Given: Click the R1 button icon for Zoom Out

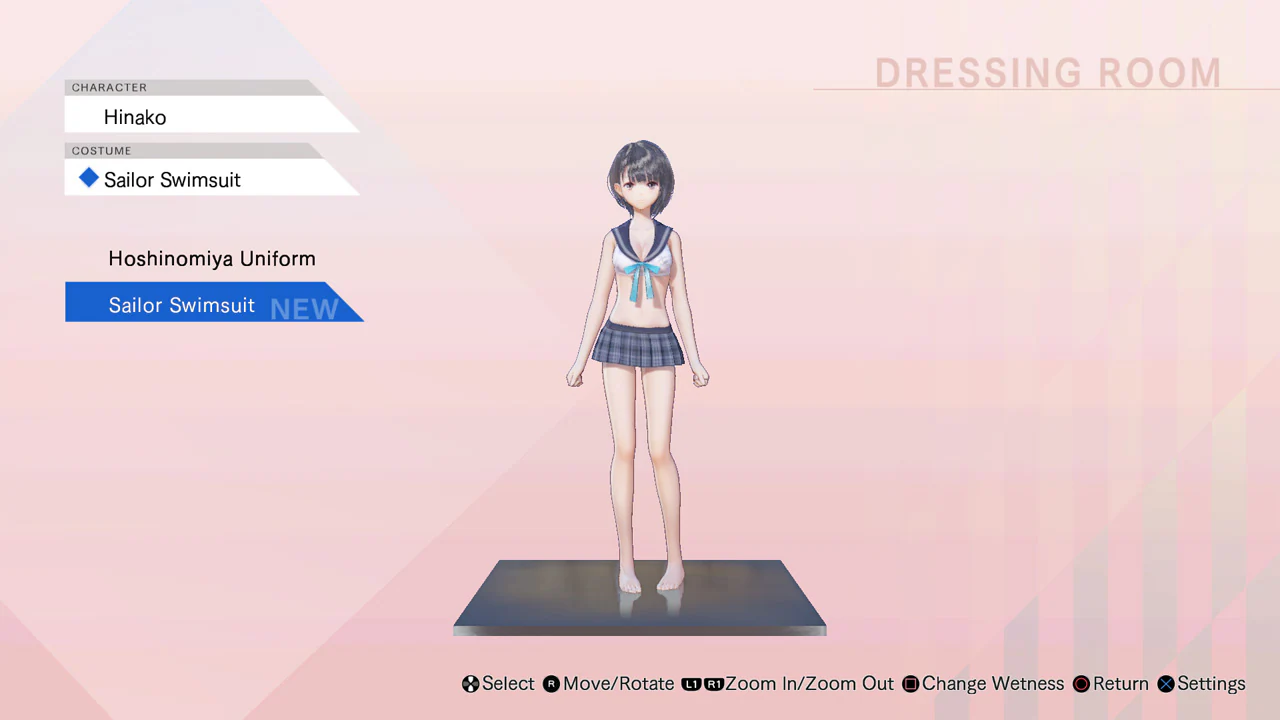Looking at the screenshot, I should tap(714, 684).
